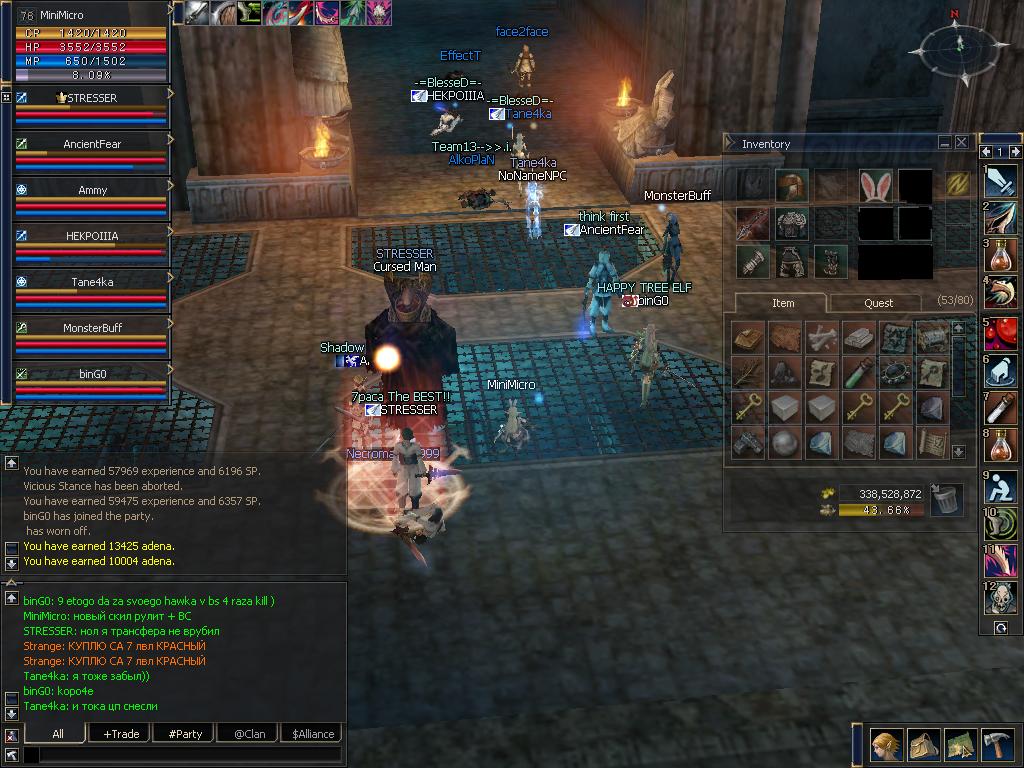Click the trash can to discard items
The image size is (1024, 768).
coord(946,498)
